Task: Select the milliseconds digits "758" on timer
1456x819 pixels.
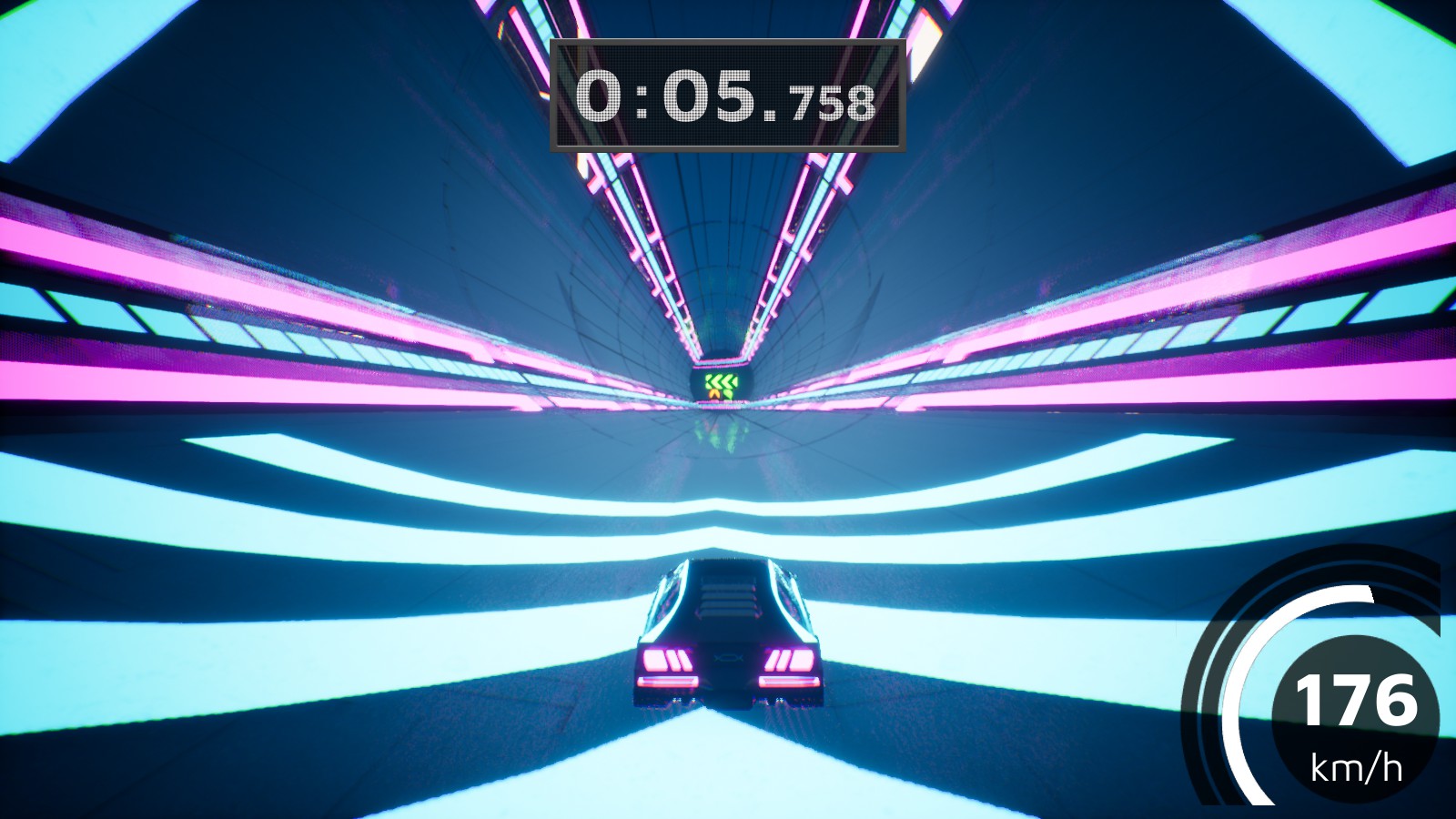Action: pos(834,106)
